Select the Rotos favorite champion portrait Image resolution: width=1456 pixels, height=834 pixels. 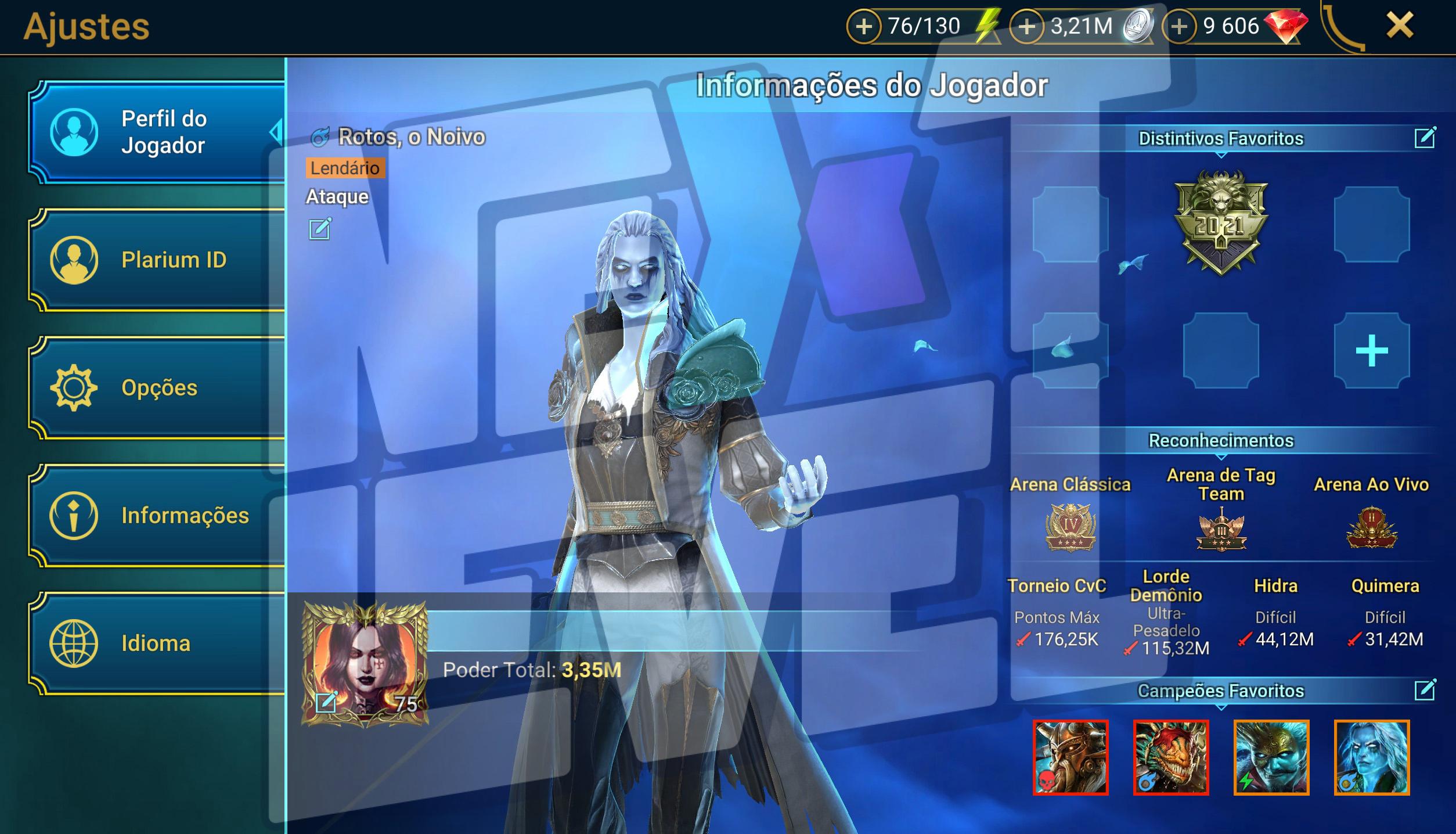coord(1372,757)
